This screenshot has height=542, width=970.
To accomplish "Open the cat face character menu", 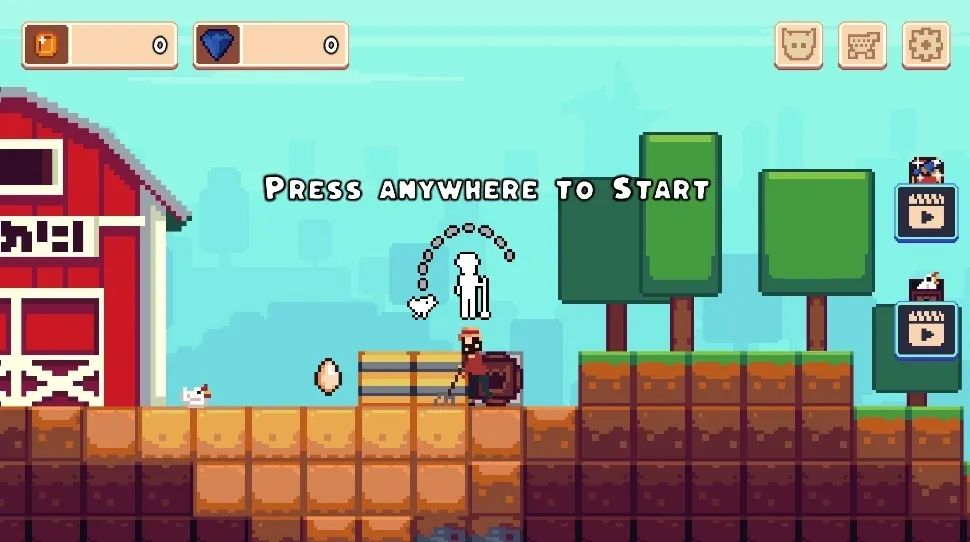I will 798,46.
